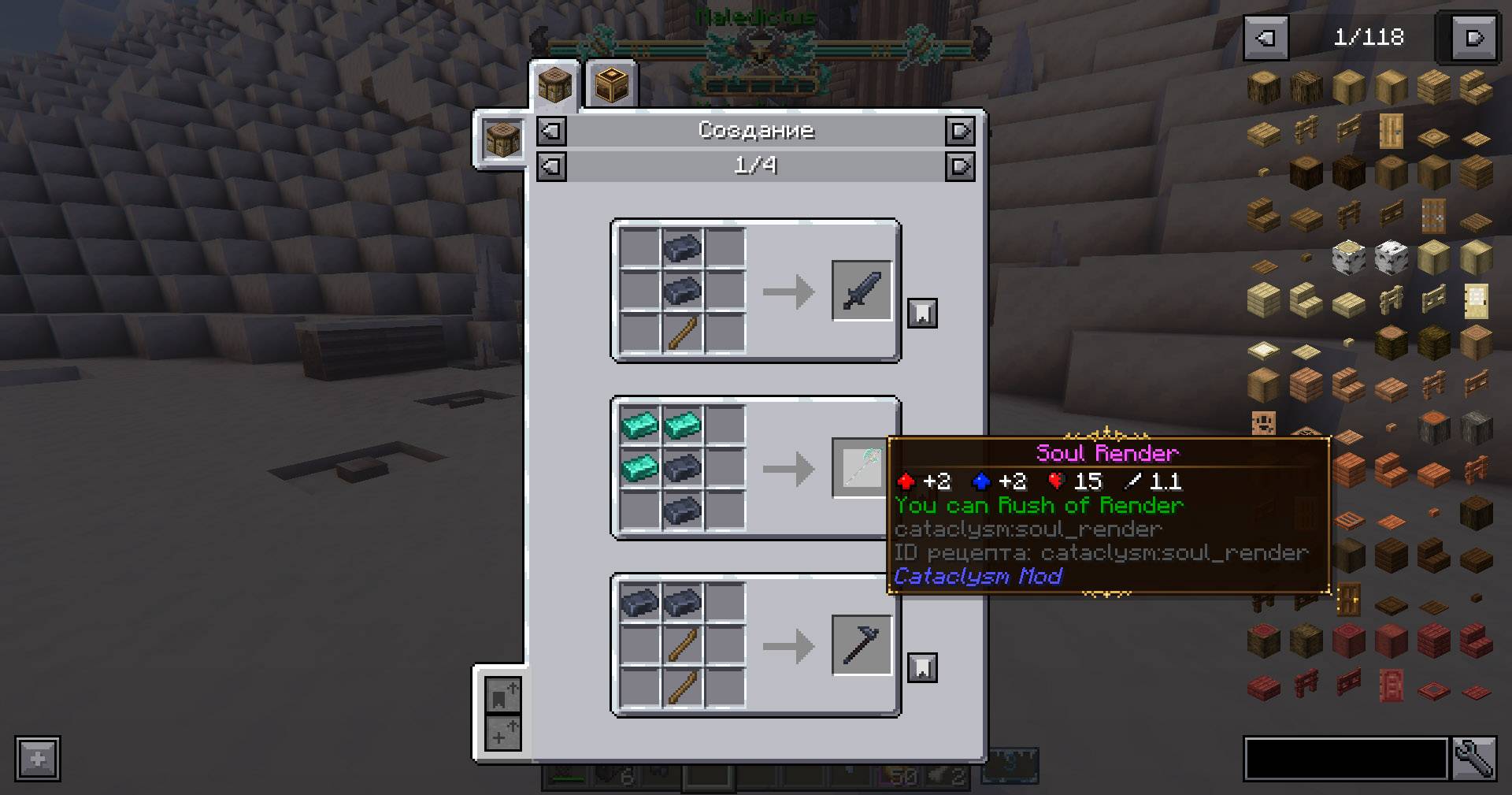Advance to page 2/4 with the right arrow
Viewport: 1512px width, 795px height.
pyautogui.click(x=960, y=166)
